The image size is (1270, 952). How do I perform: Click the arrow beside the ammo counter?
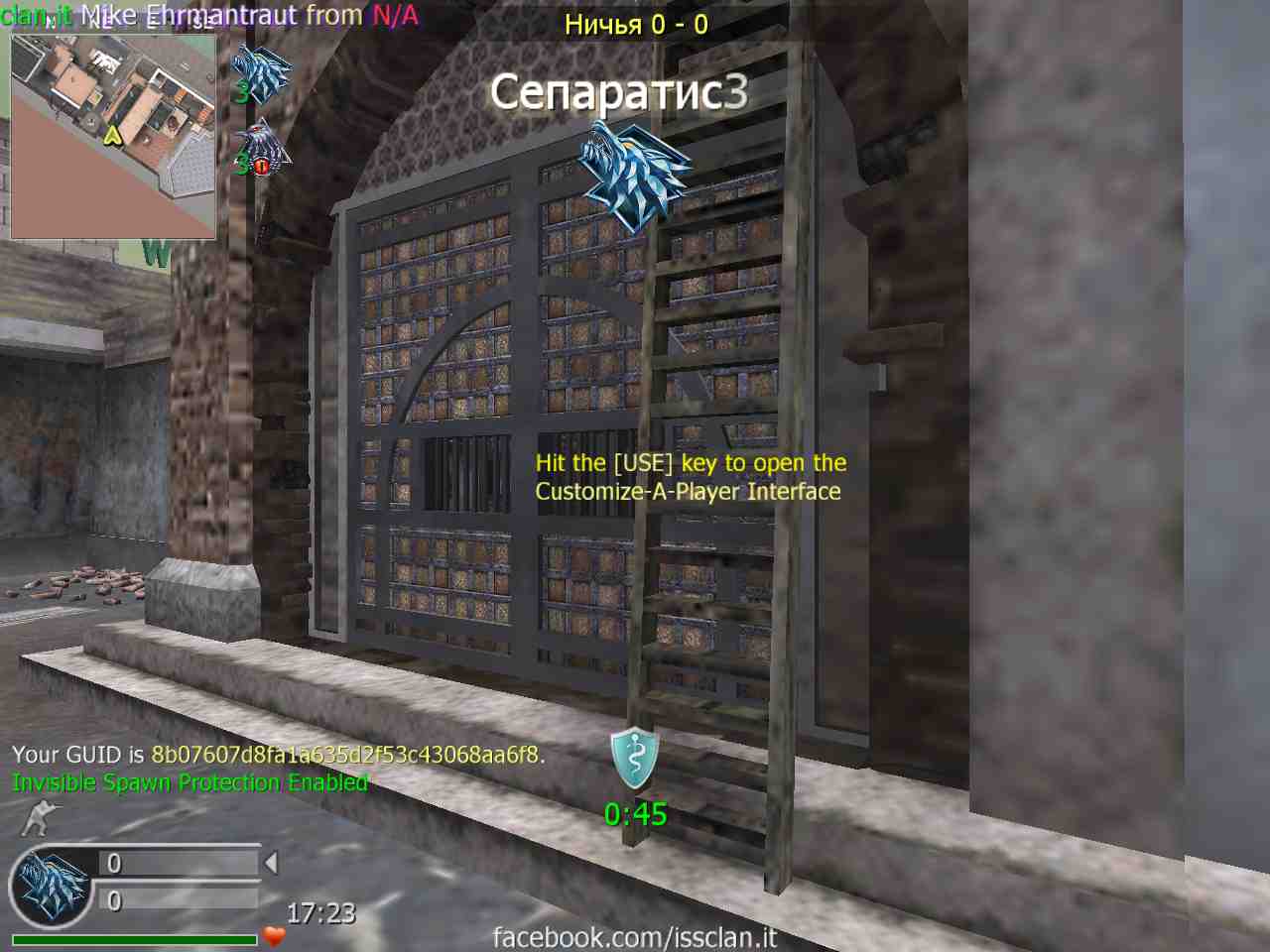point(271,864)
